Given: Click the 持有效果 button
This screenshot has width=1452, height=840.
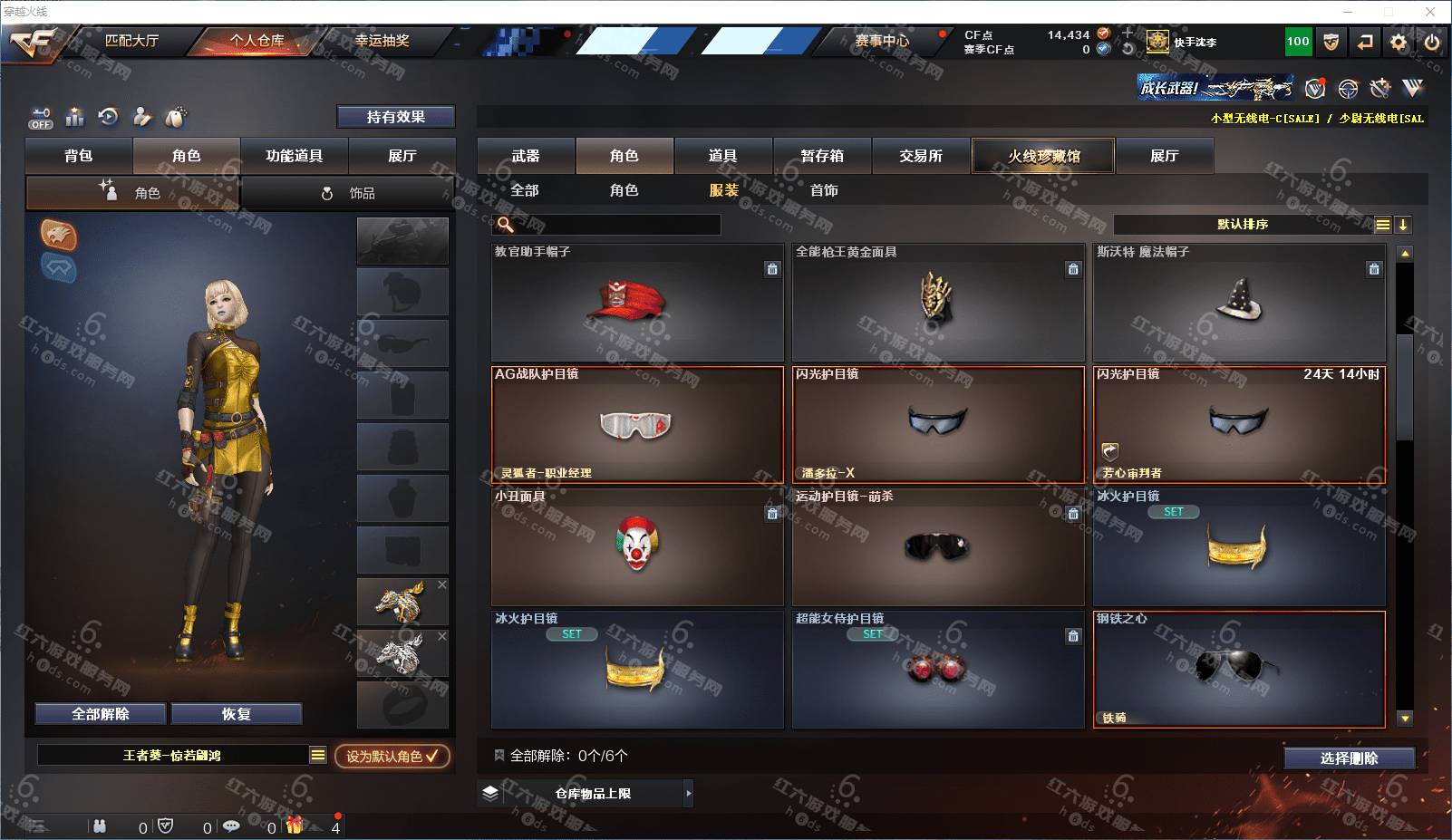Looking at the screenshot, I should coord(395,117).
